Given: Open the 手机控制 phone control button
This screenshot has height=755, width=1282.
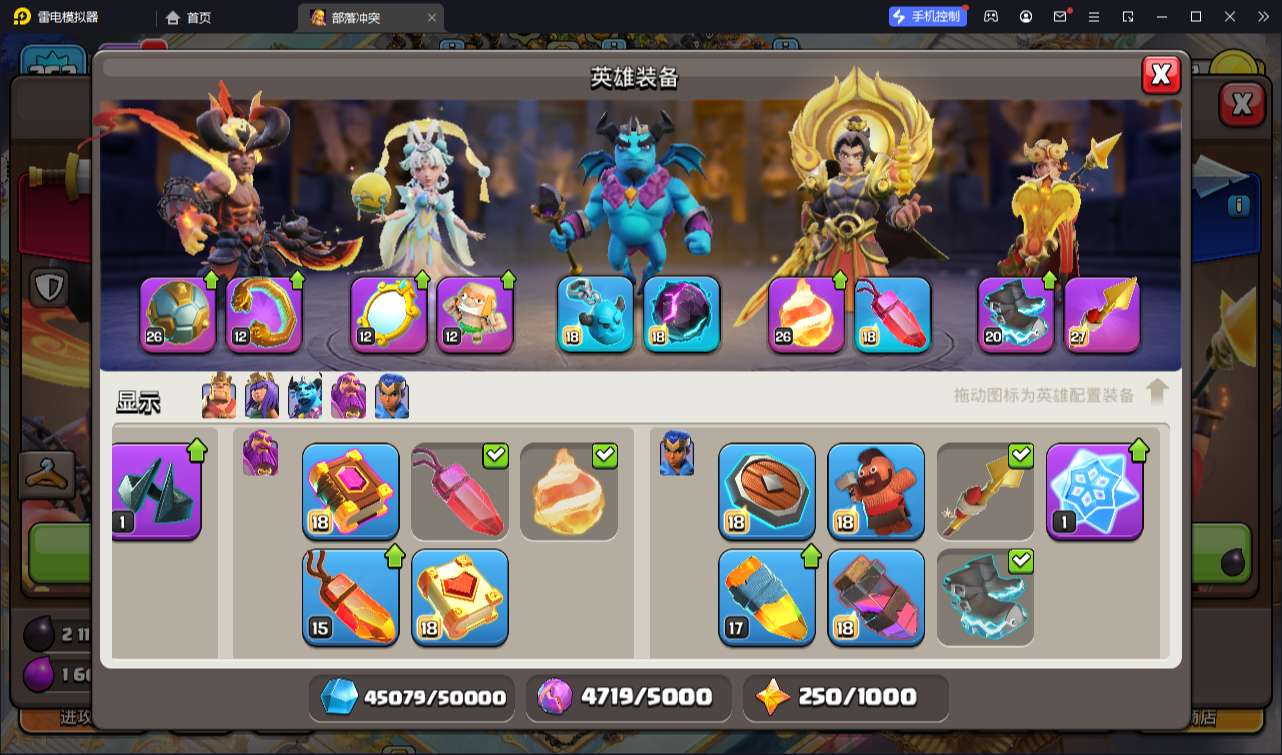Looking at the screenshot, I should click(x=927, y=16).
